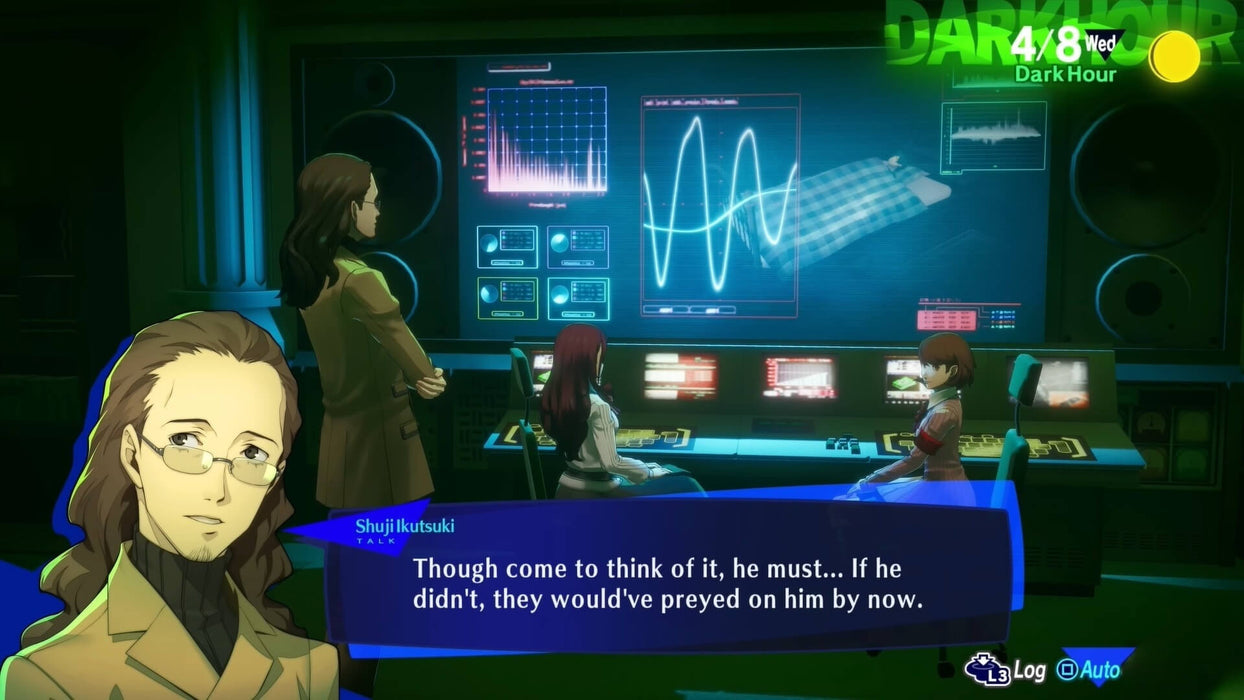Toggle Auto dialogue advance
Viewport: 1244px width, 700px height.
(1090, 669)
